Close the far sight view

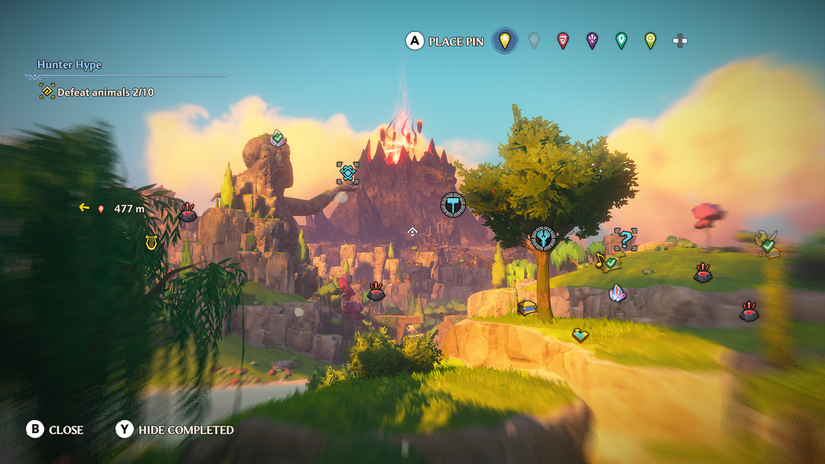55,430
